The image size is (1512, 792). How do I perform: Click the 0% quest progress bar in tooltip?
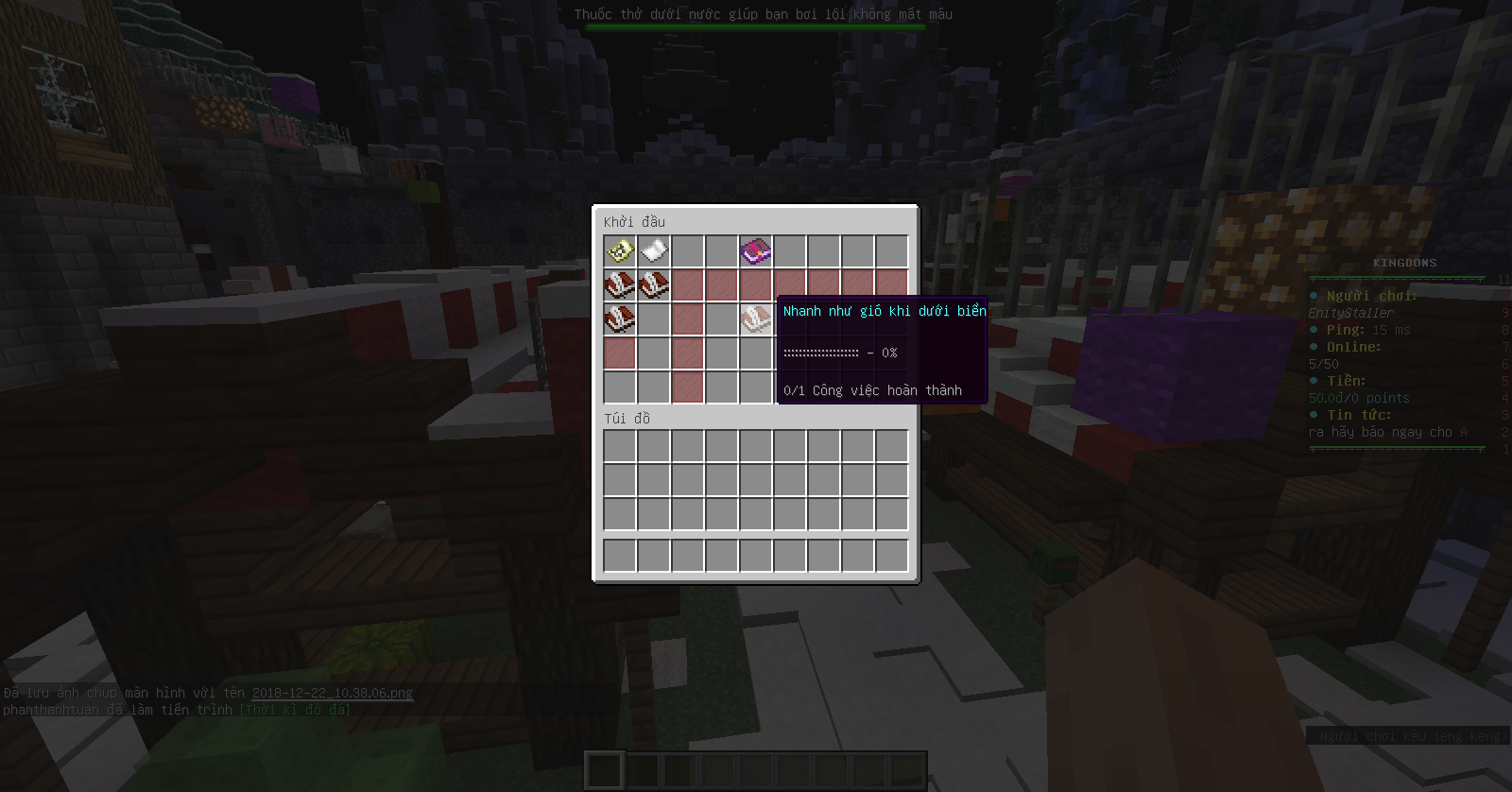pos(839,353)
